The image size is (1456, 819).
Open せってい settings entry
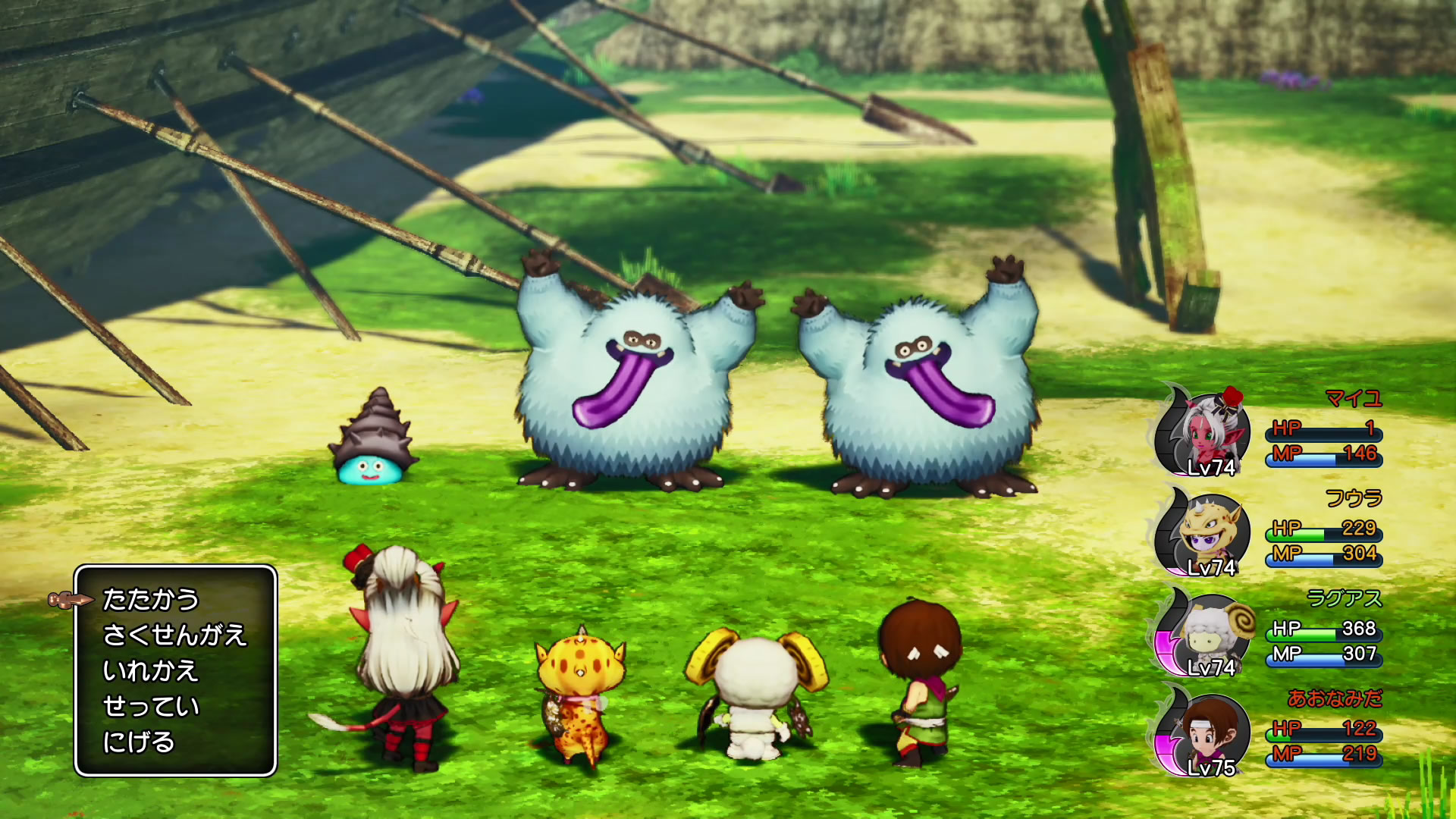[x=150, y=707]
